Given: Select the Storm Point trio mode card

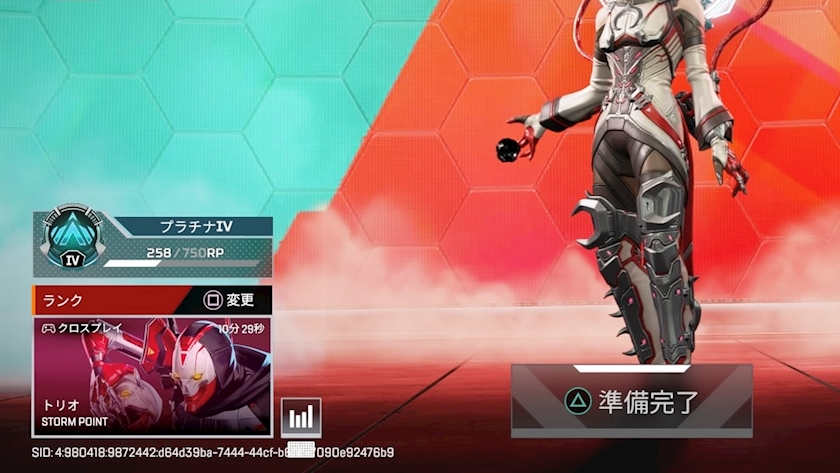Looking at the screenshot, I should click(x=152, y=375).
